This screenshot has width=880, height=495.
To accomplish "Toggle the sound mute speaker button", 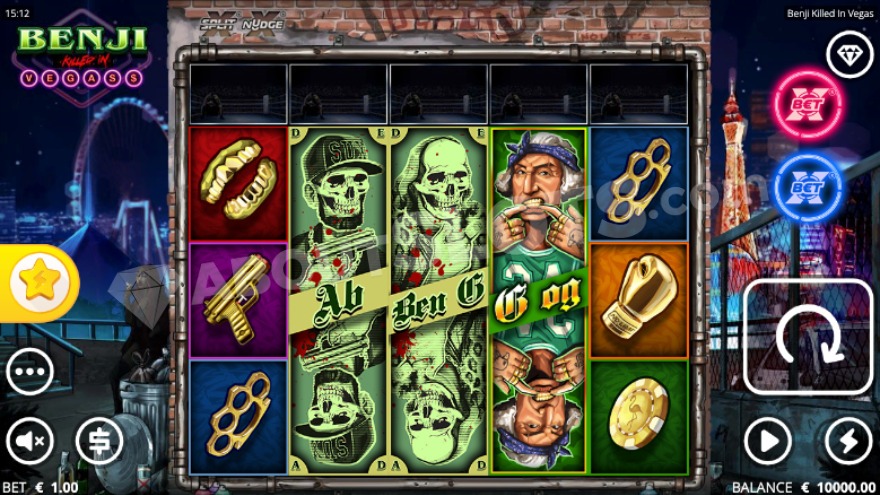I will pos(30,441).
